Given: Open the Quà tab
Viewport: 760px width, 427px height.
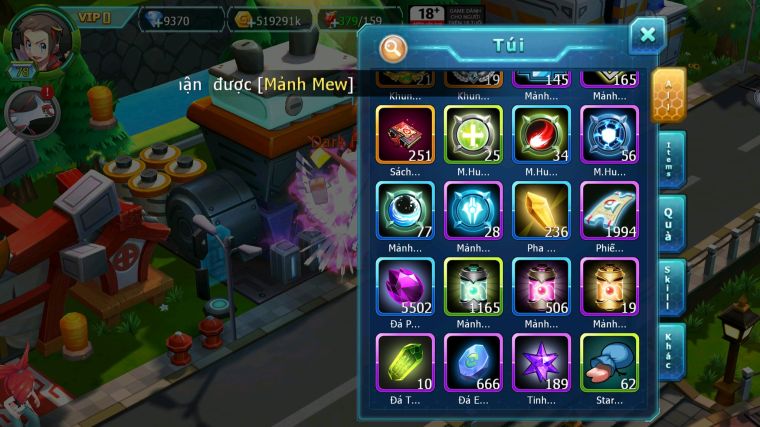Looking at the screenshot, I should pyautogui.click(x=672, y=224).
